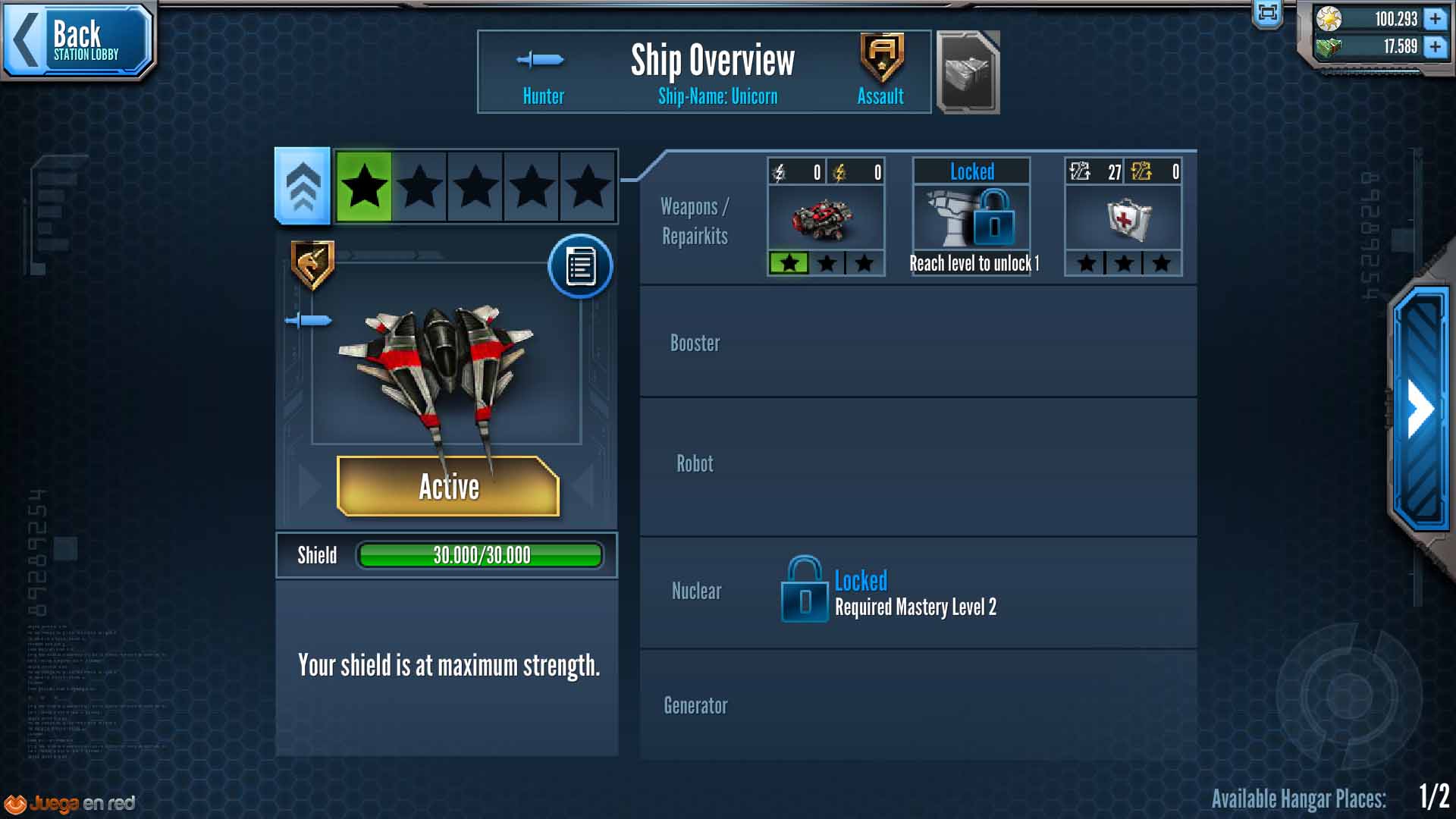Viewport: 1456px width, 819px height.
Task: Add more gold coins with the plus
Action: tap(1435, 18)
